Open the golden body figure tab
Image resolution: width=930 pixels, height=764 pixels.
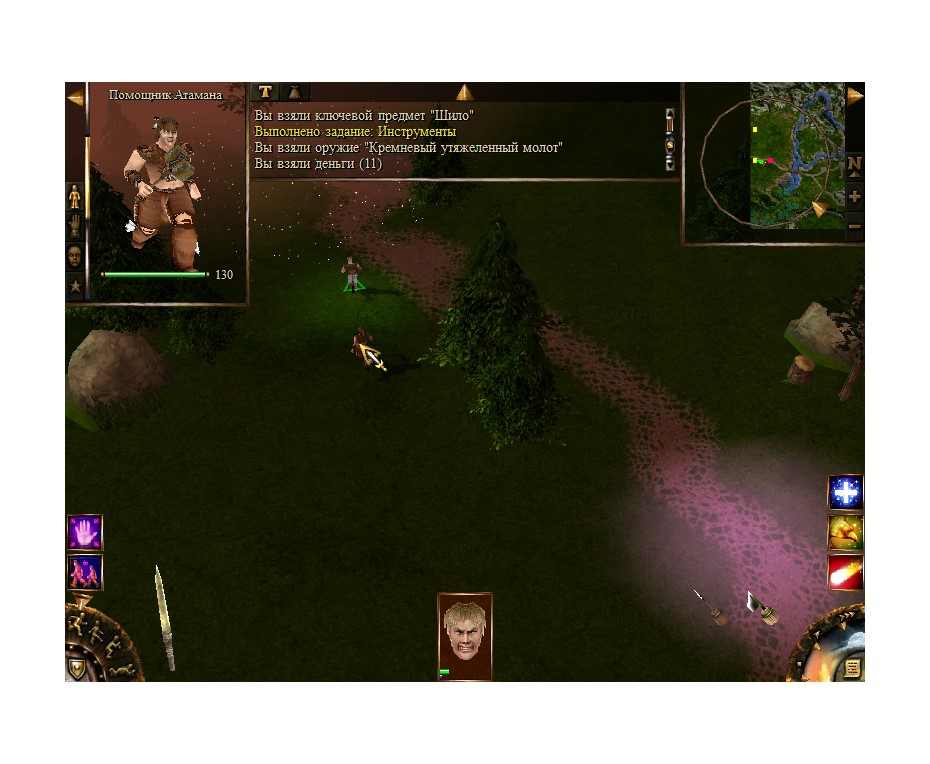pyautogui.click(x=75, y=197)
